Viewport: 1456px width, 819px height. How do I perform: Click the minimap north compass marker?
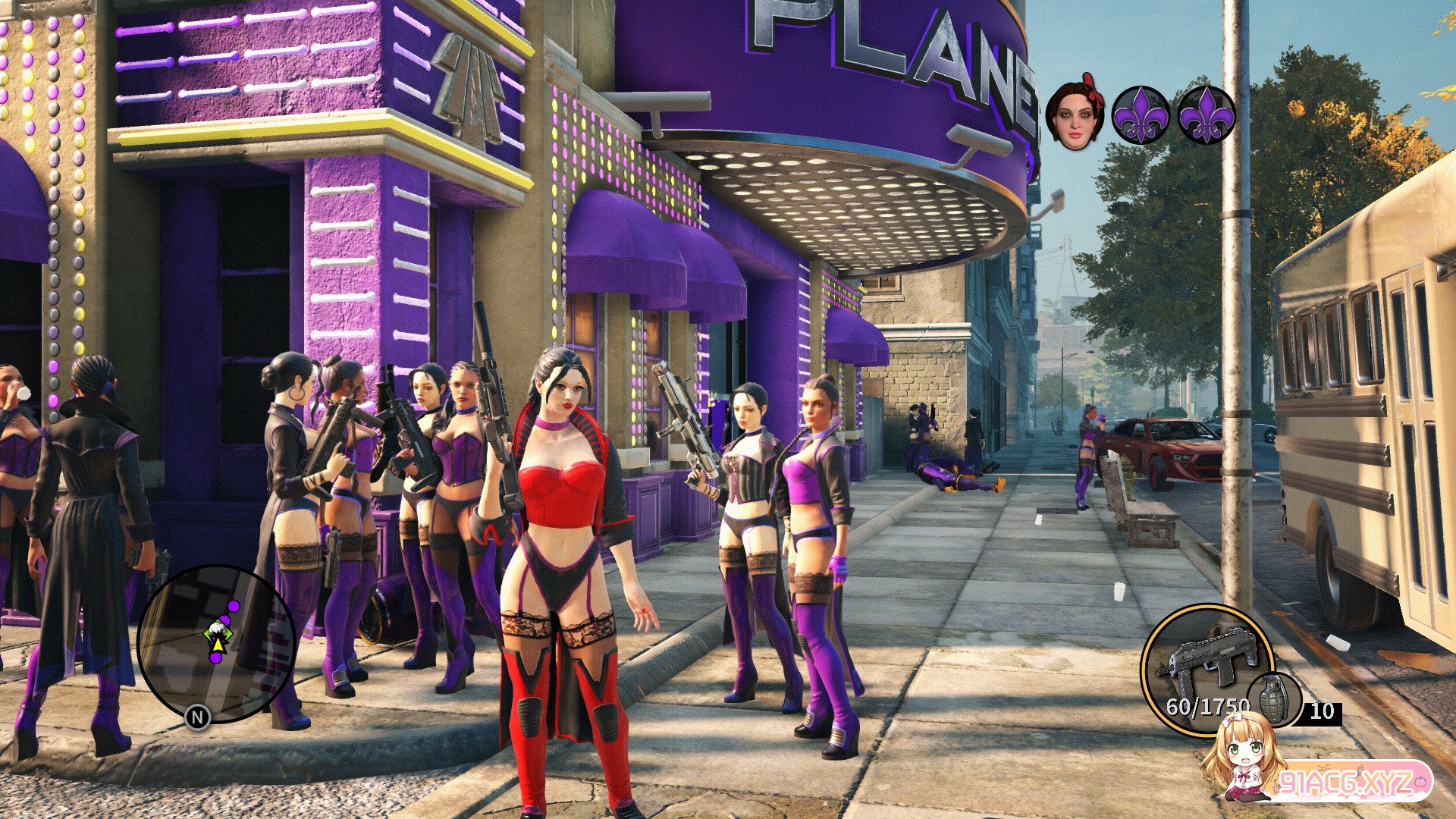tap(198, 717)
